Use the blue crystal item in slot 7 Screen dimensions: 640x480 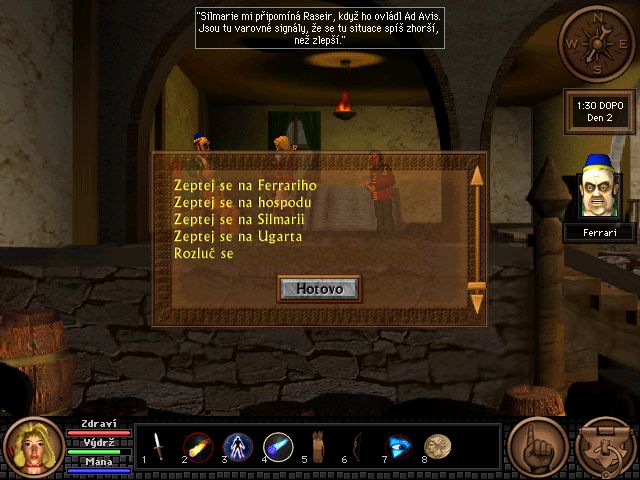(398, 447)
